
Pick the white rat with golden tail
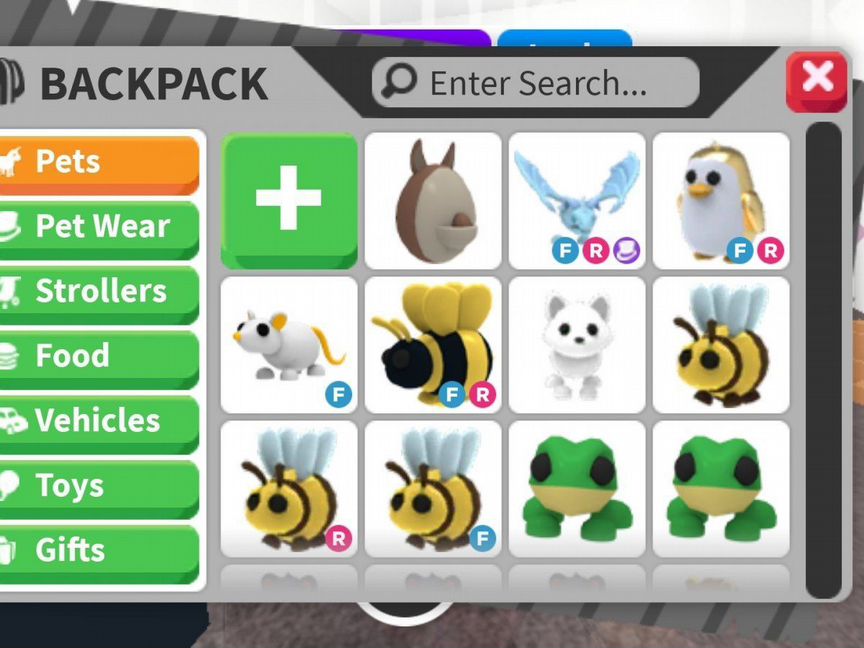288,344
